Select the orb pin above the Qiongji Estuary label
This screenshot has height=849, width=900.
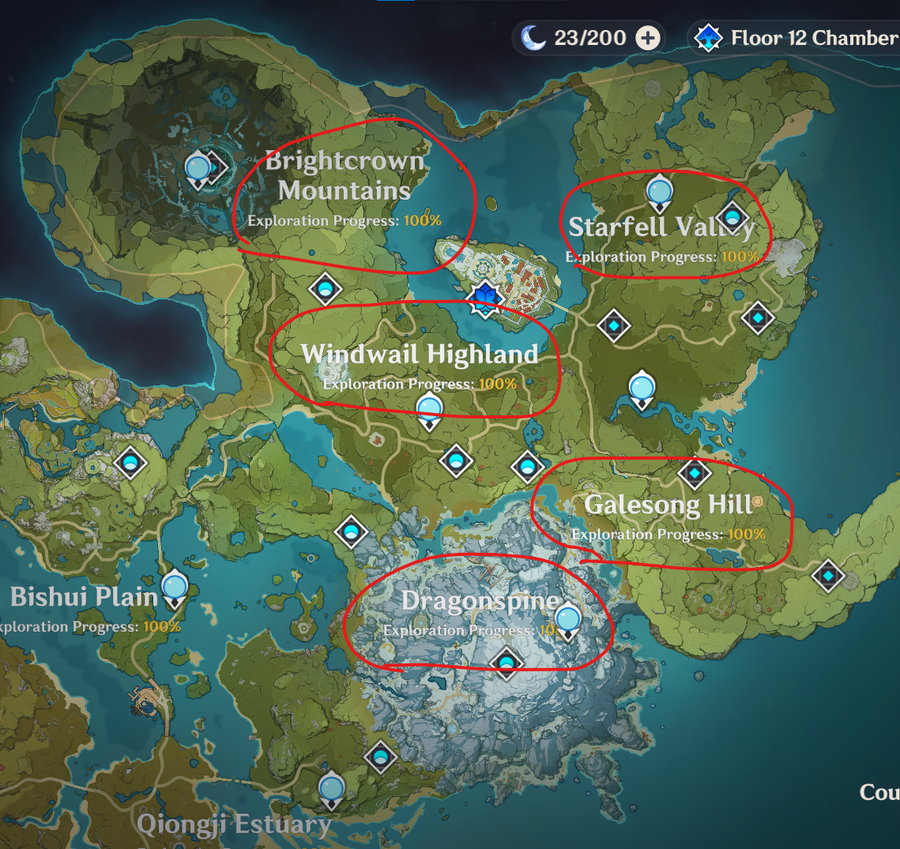tap(331, 788)
